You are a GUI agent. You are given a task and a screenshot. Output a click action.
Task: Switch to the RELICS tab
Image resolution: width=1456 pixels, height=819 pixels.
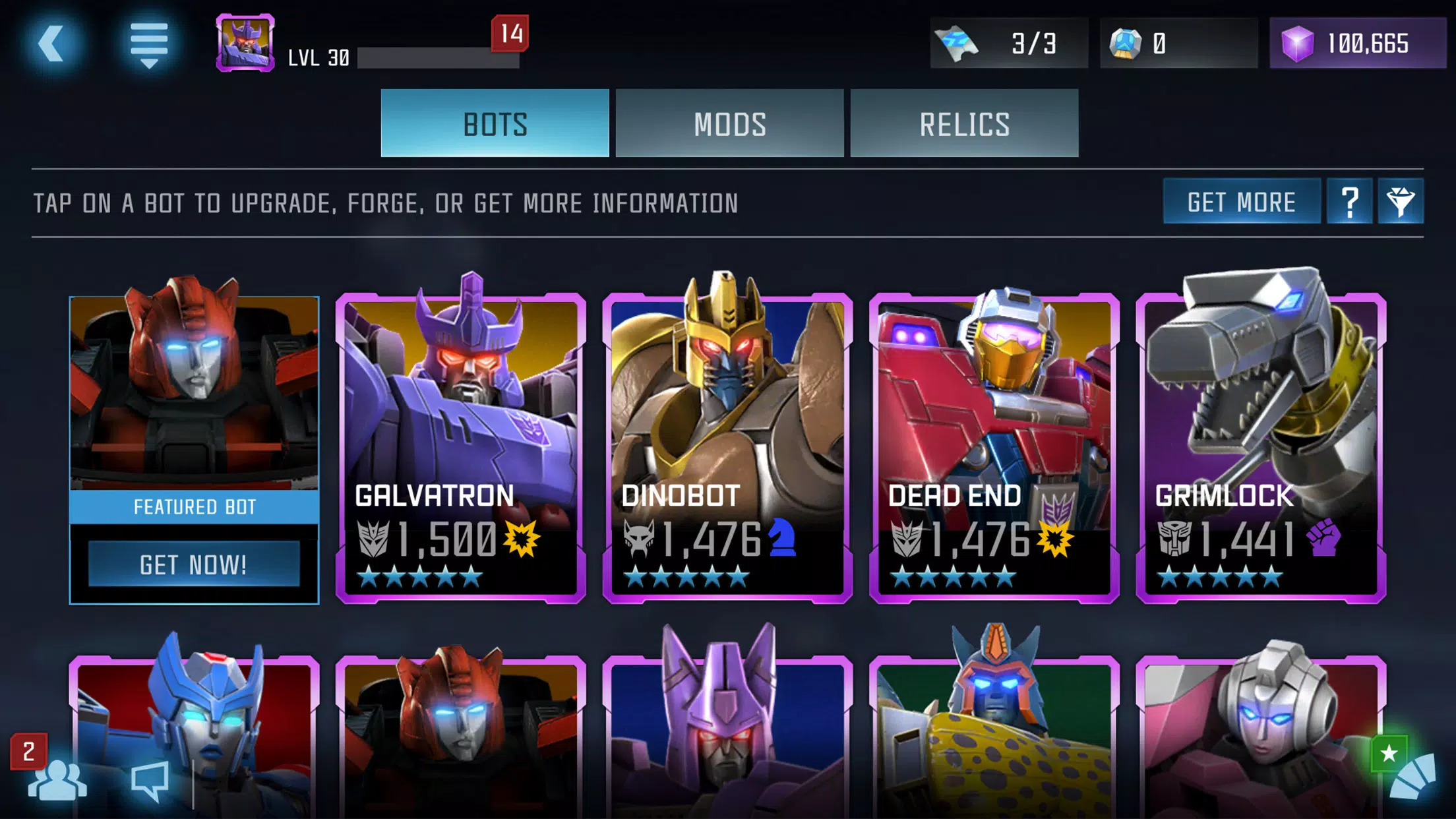coord(964,124)
